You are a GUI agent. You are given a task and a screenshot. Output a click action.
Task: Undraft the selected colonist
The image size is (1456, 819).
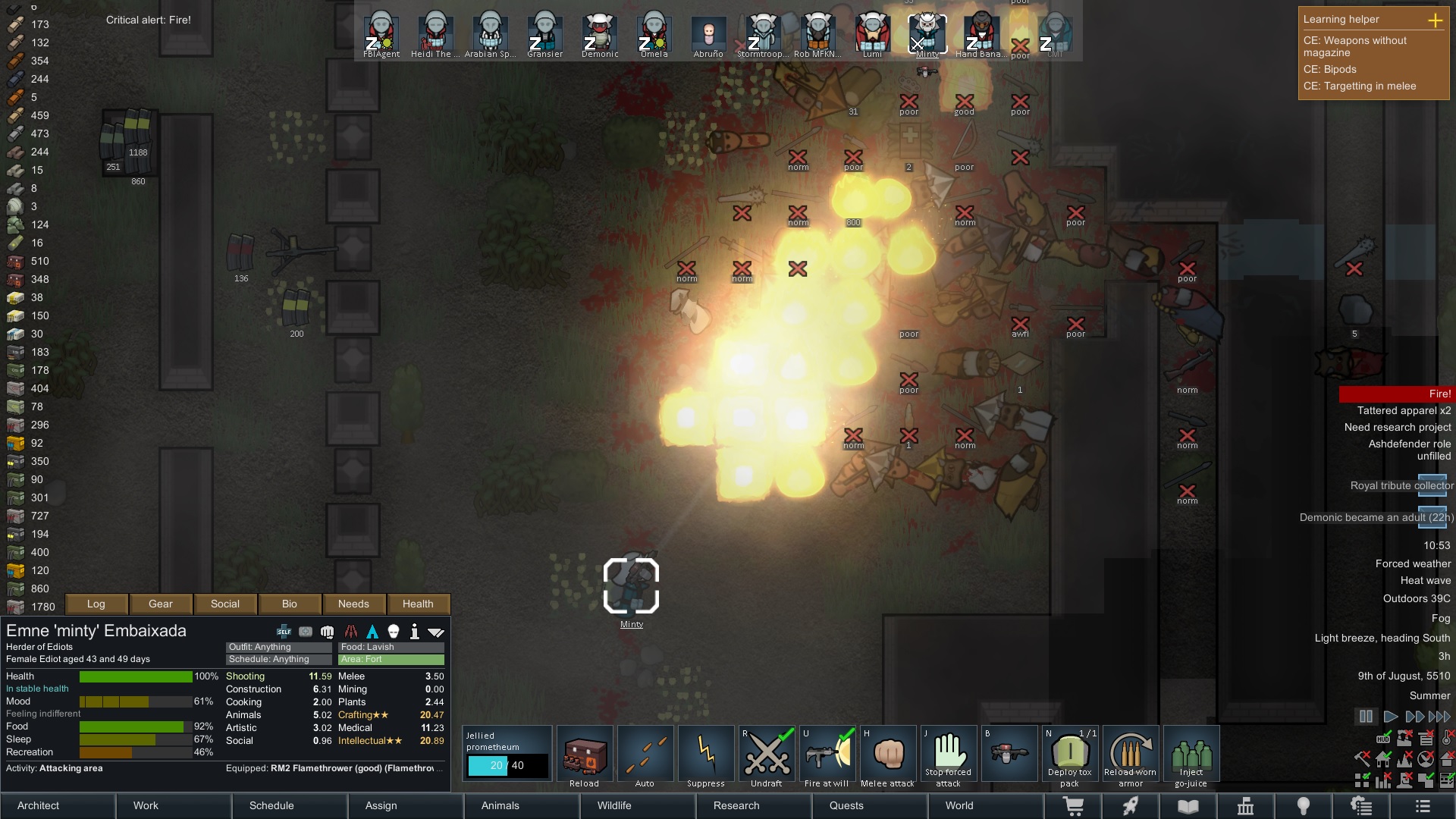[x=767, y=755]
